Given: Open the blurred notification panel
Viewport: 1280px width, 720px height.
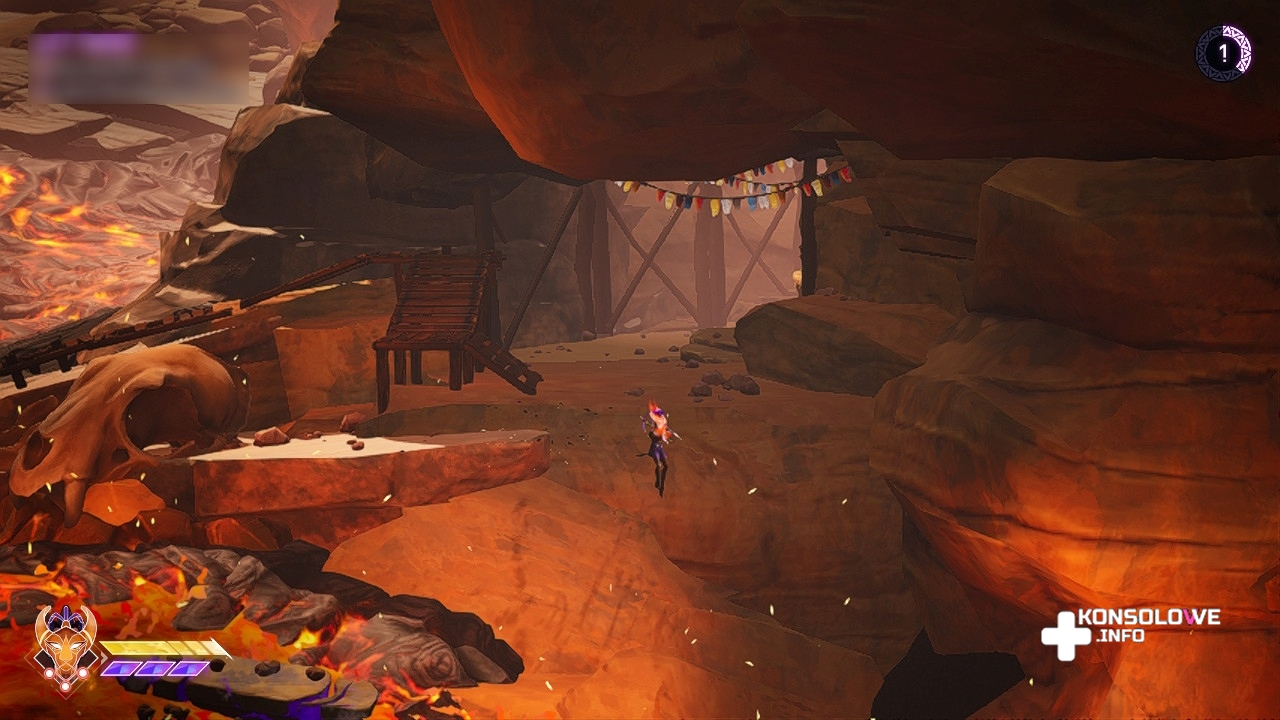Looking at the screenshot, I should pyautogui.click(x=138, y=67).
